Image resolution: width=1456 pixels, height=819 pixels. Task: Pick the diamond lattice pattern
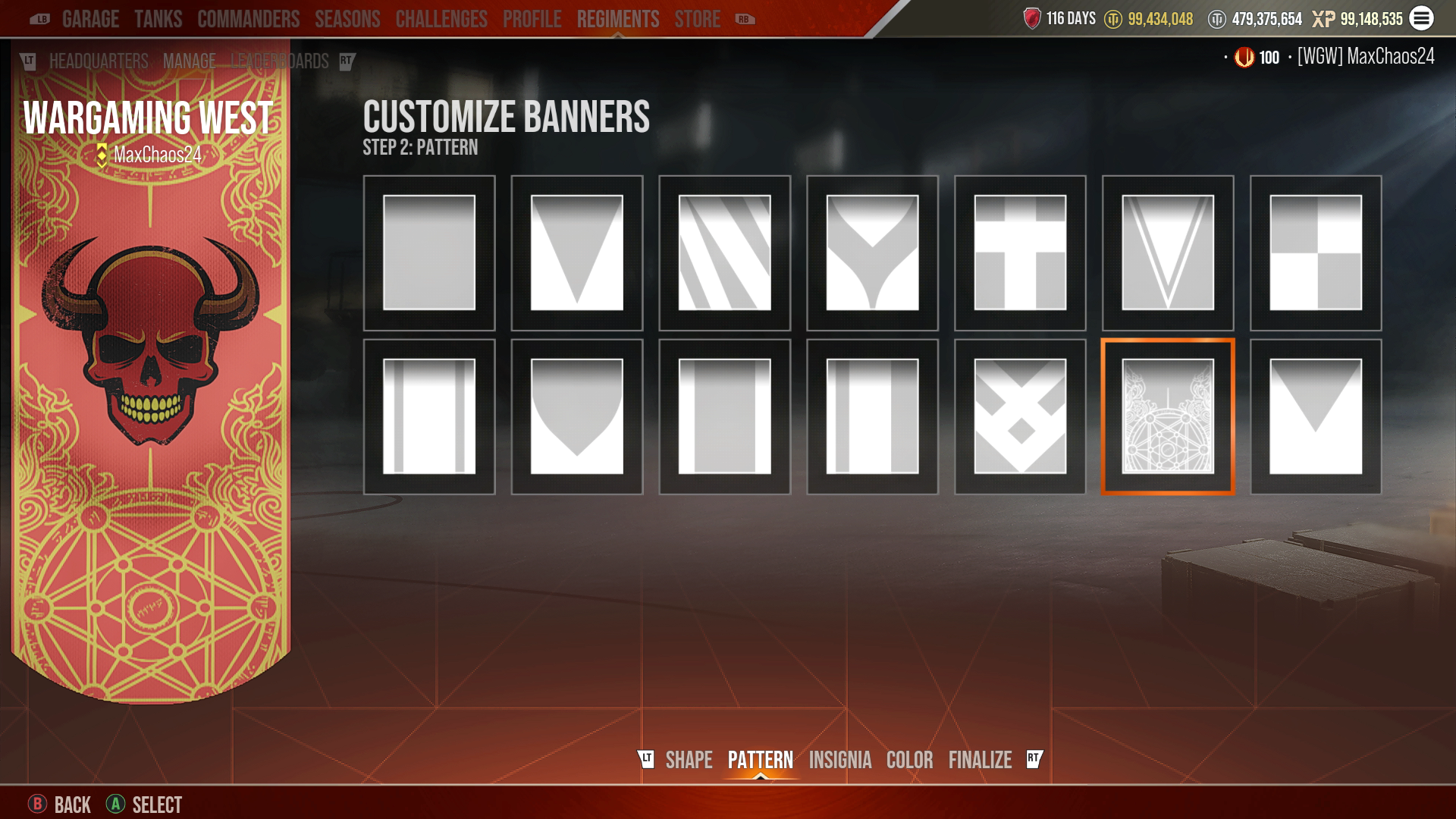1020,416
